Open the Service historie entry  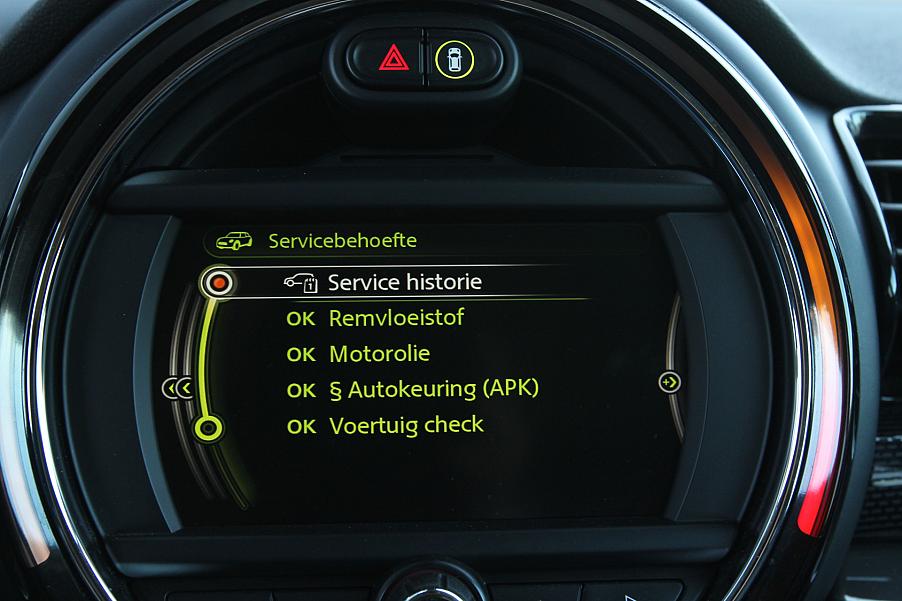(x=404, y=283)
